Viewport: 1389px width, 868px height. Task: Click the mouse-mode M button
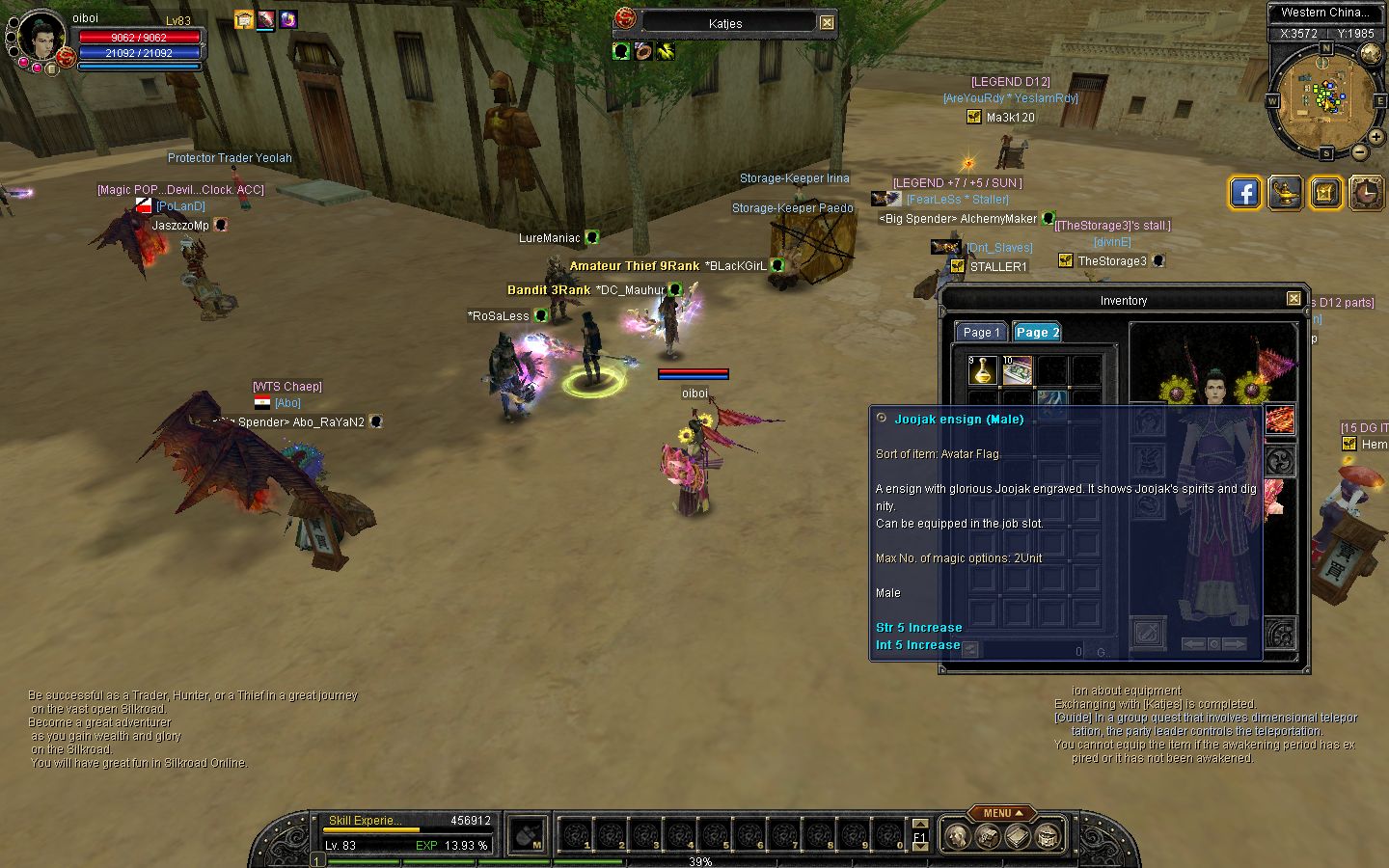[528, 835]
